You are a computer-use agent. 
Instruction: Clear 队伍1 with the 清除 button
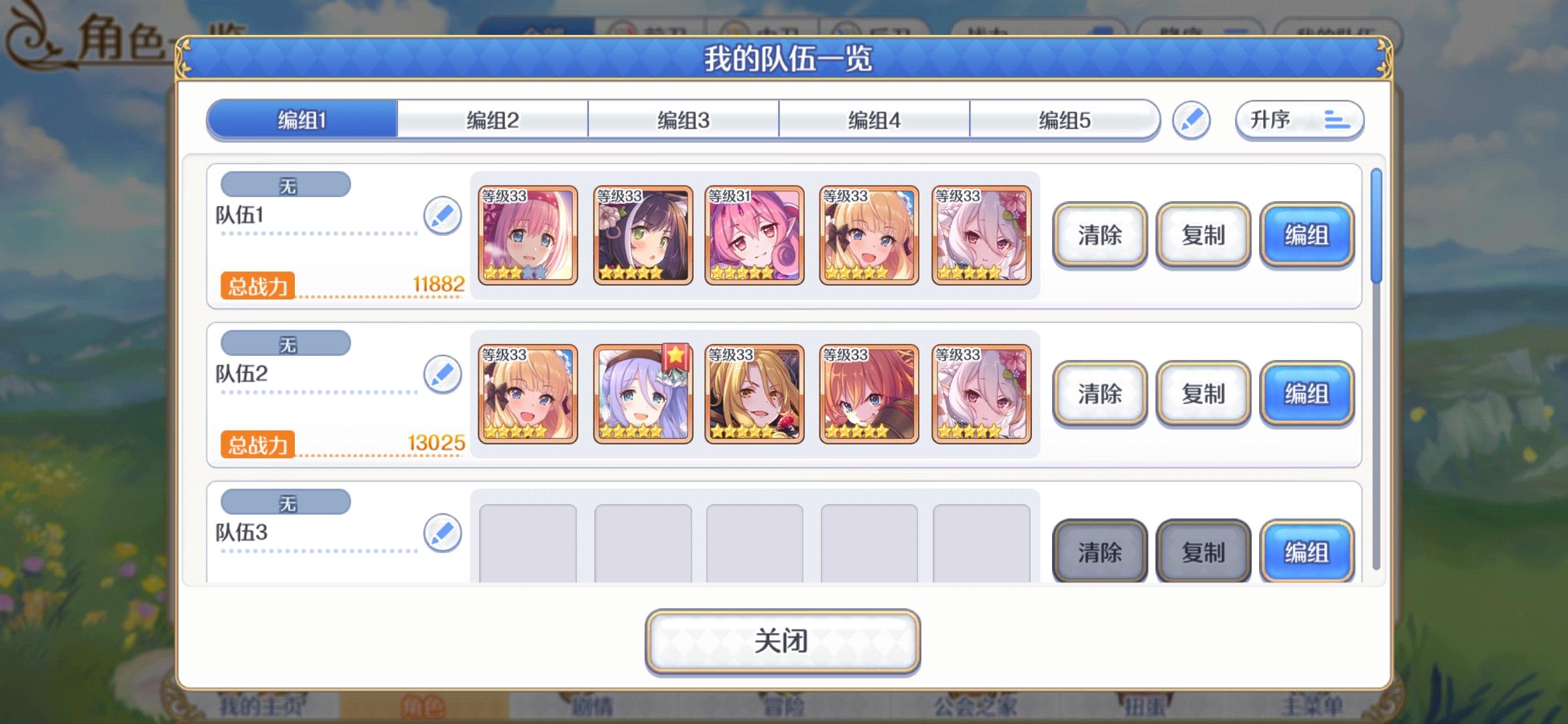tap(1099, 236)
